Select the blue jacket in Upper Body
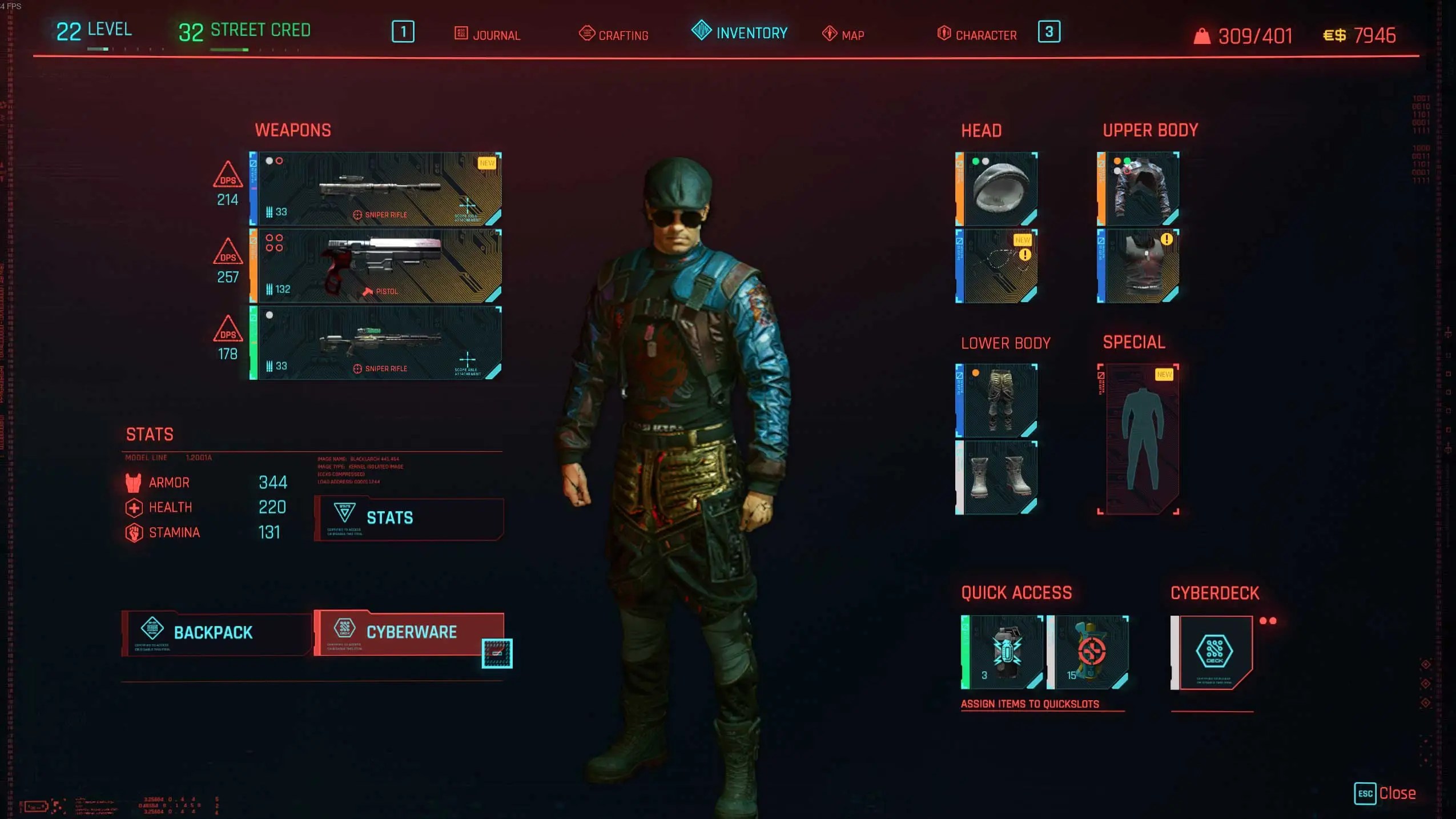This screenshot has height=819, width=1456. [x=1140, y=188]
